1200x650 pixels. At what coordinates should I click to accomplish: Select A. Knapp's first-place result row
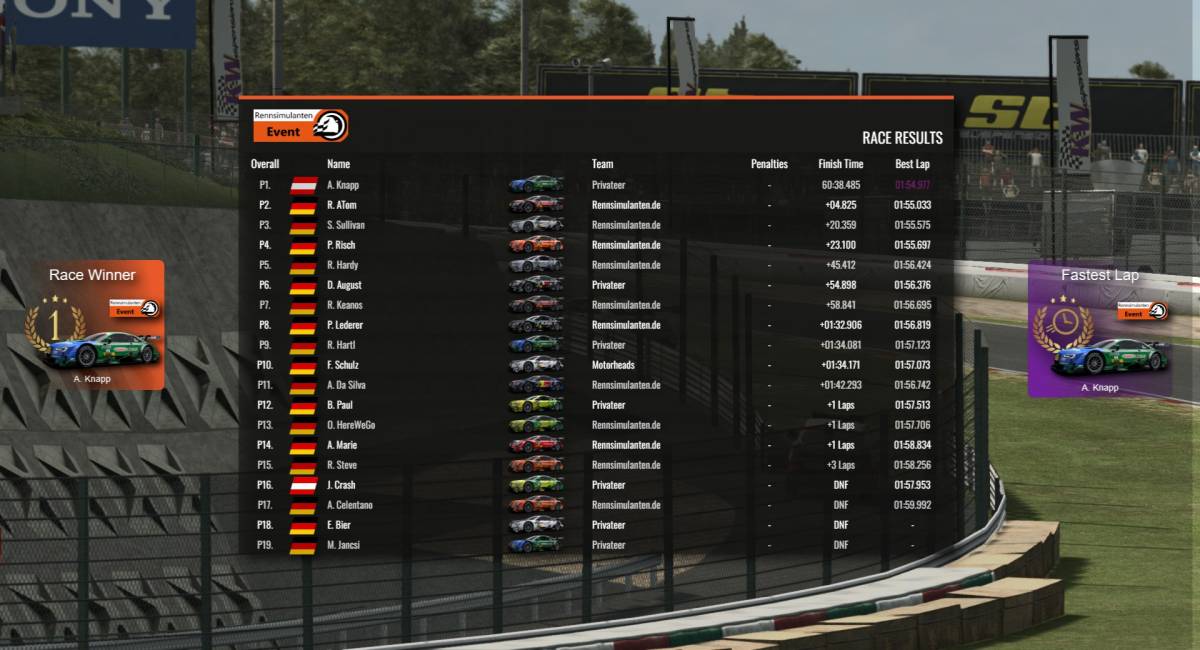342,185
